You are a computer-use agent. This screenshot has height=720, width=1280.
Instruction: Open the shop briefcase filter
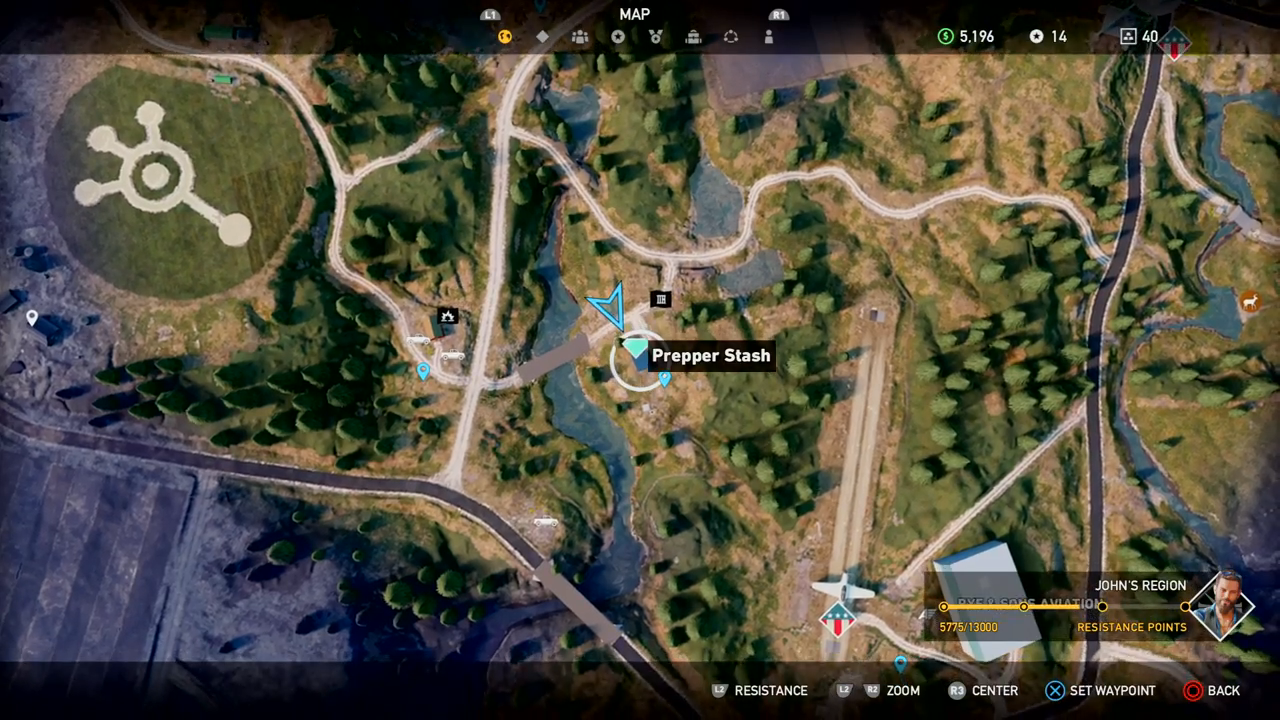(x=693, y=36)
